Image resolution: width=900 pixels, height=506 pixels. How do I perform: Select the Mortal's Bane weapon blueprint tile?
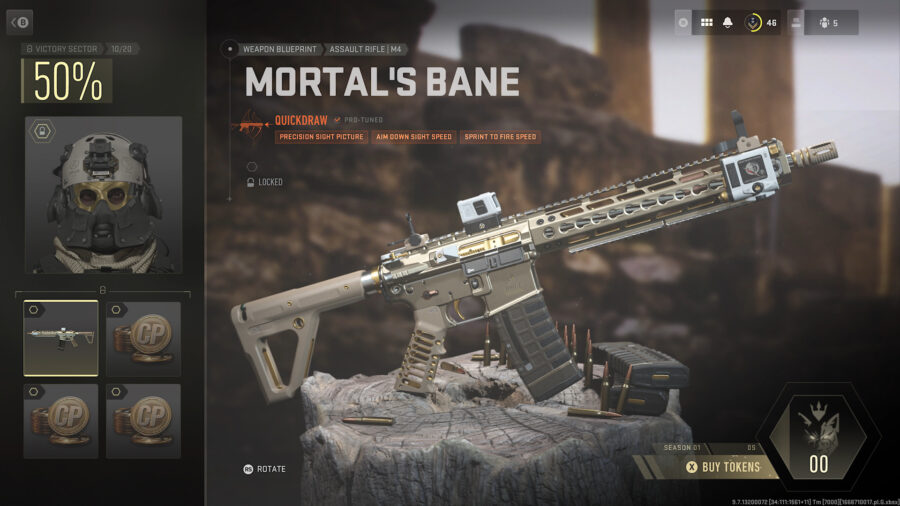click(61, 338)
